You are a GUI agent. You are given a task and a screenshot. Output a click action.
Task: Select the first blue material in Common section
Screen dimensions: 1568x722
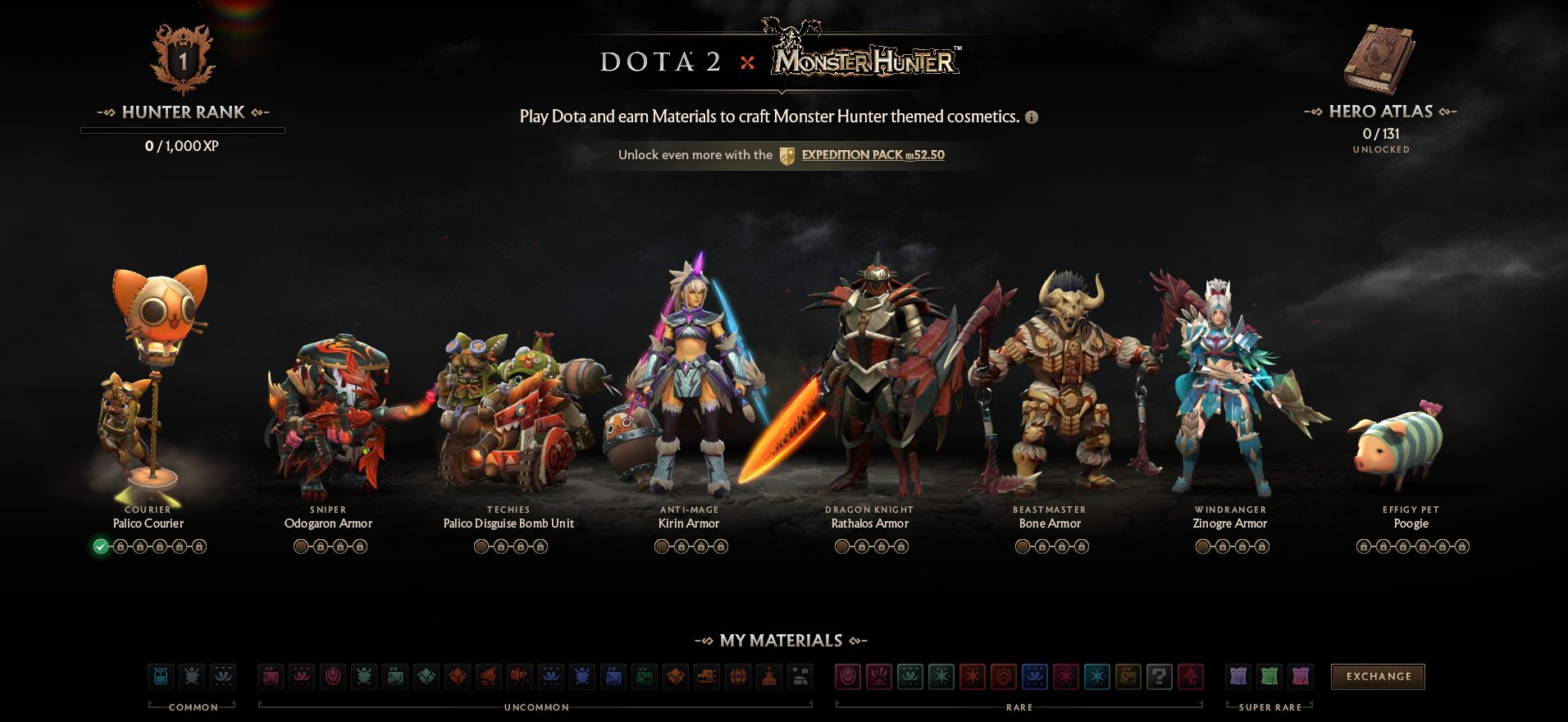click(161, 677)
